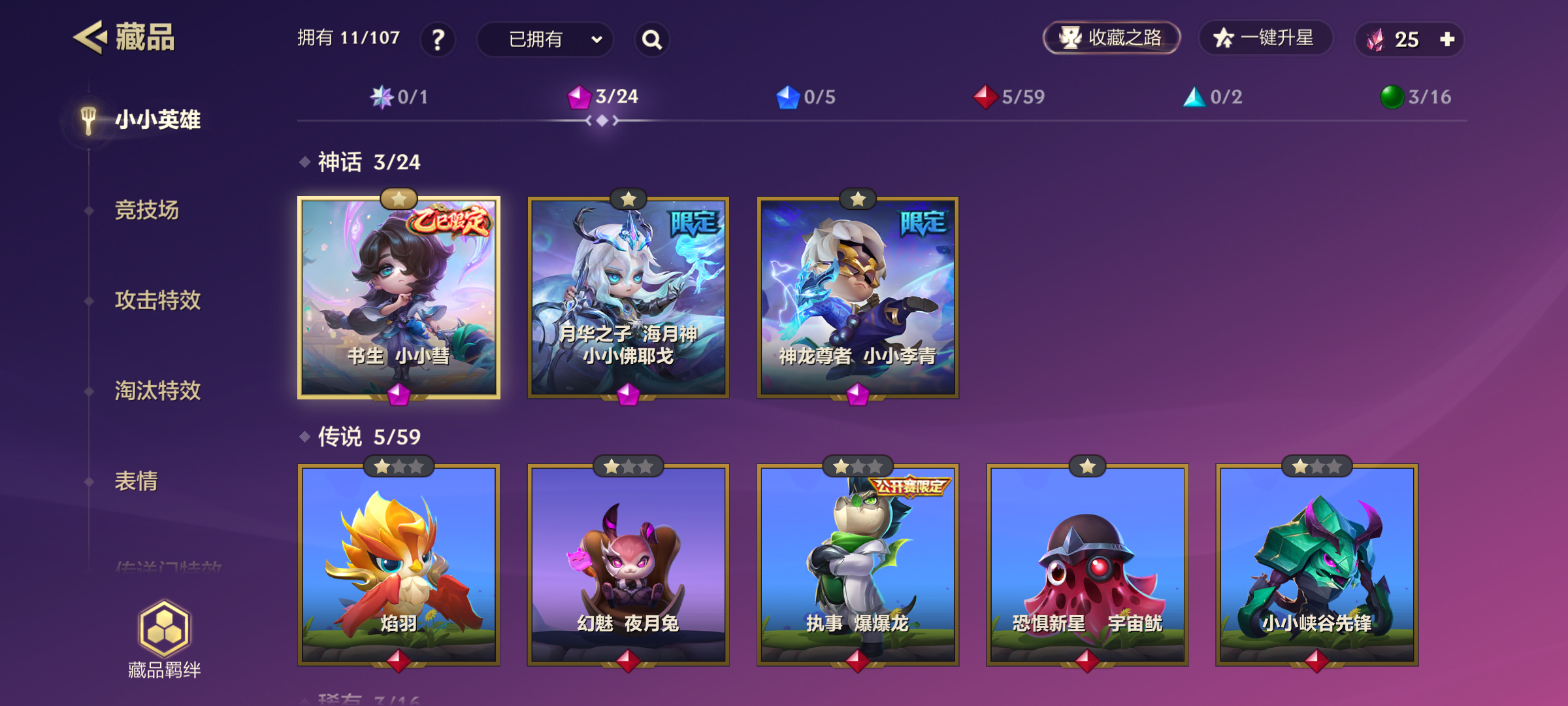1568x706 pixels.
Task: Jump to the 3/24 mythic rarity tab
Action: [x=603, y=97]
